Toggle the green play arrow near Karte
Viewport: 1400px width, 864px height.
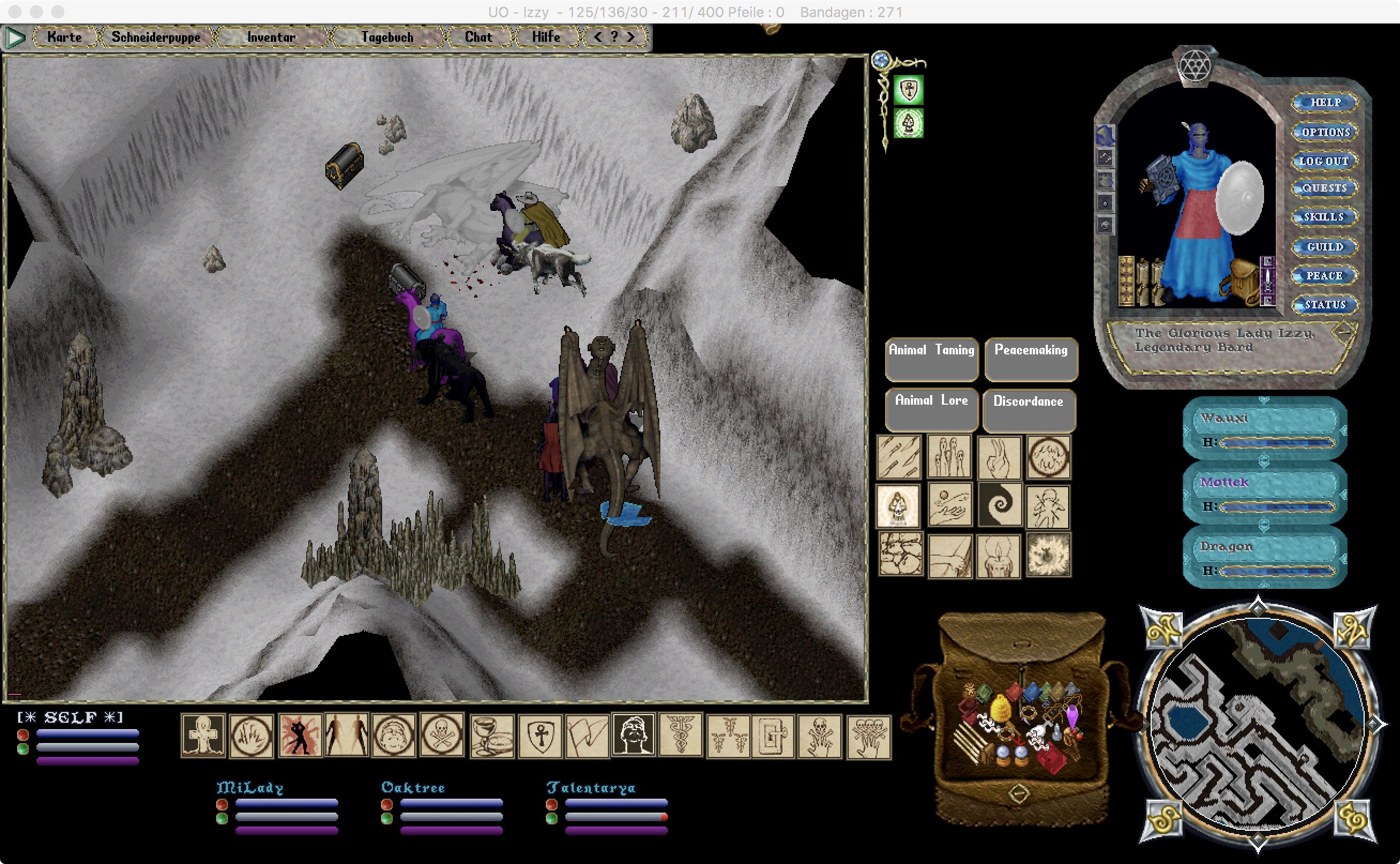click(x=16, y=36)
